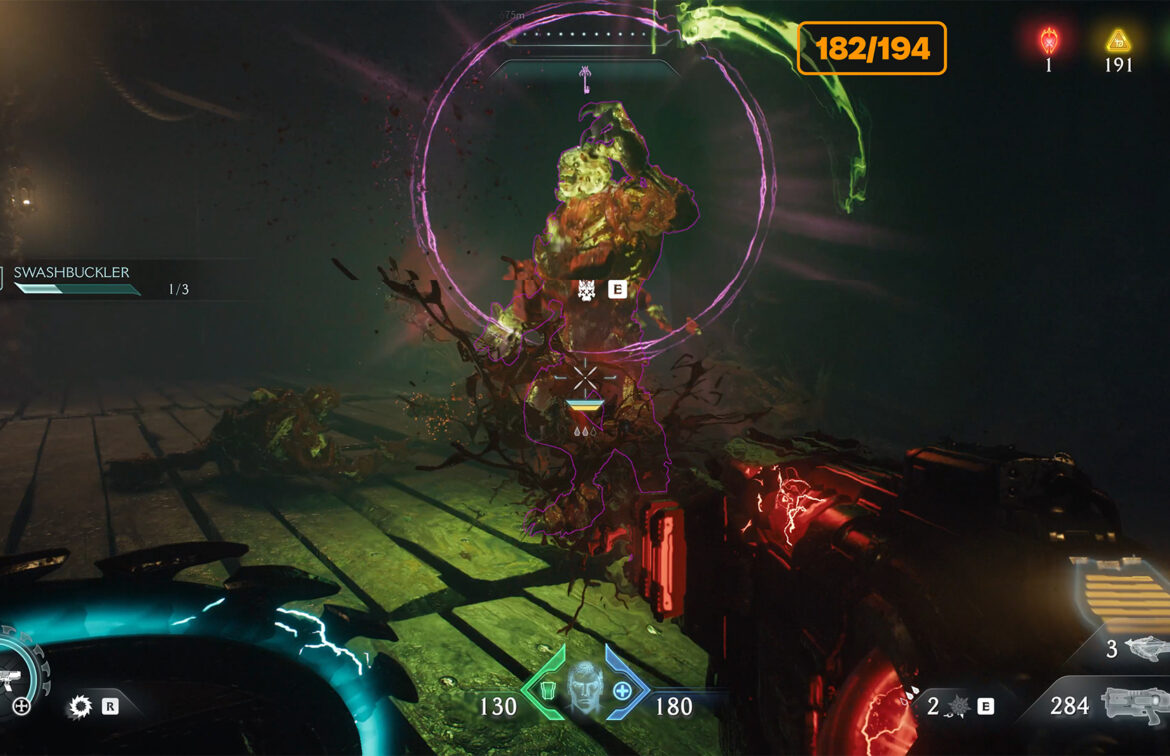Click the skull execute icon on enemy
Screen dimensions: 1170x756
587,290
